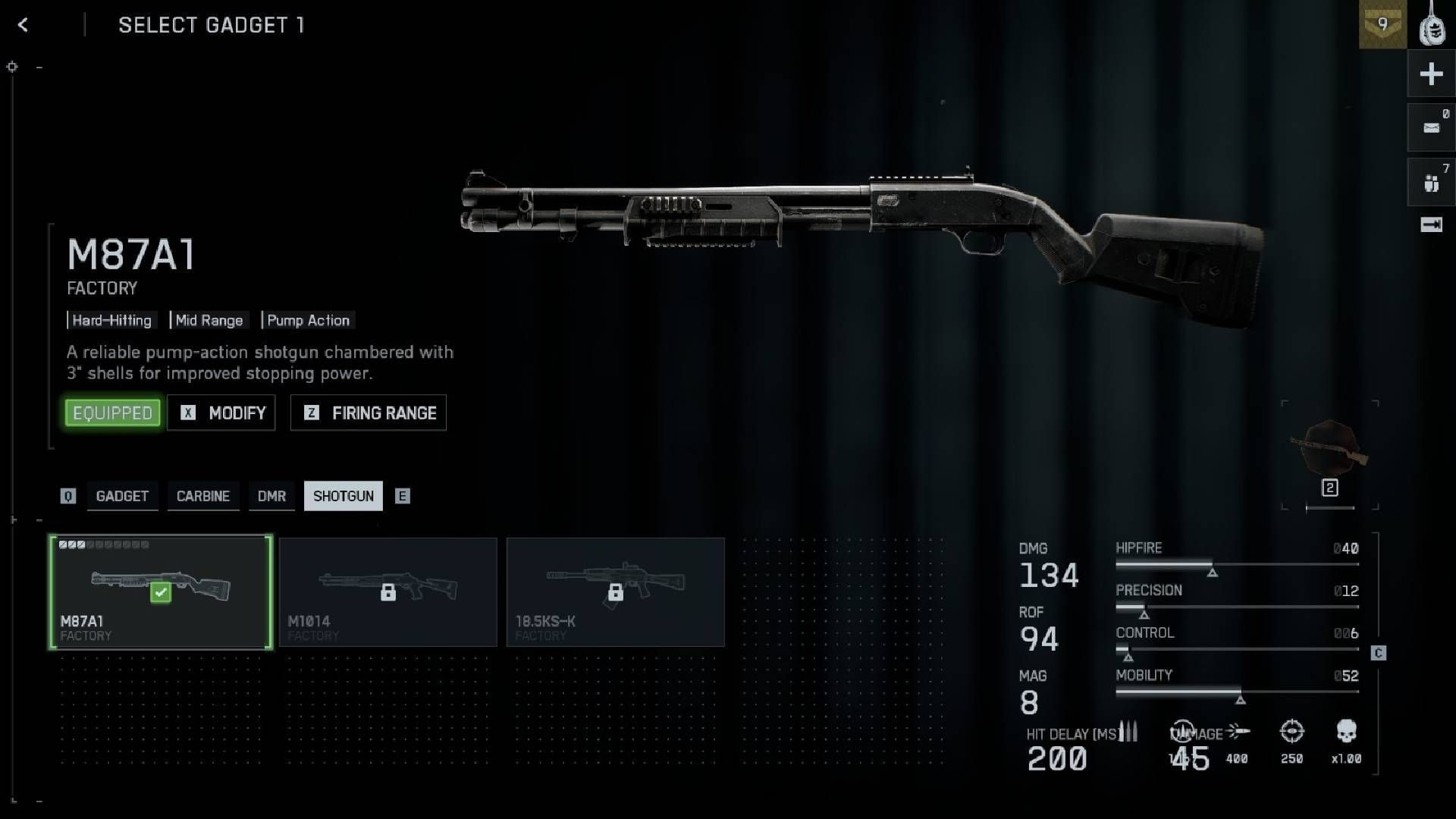This screenshot has height=819, width=1456.
Task: Click the rank 9 badge
Action: coord(1382,24)
